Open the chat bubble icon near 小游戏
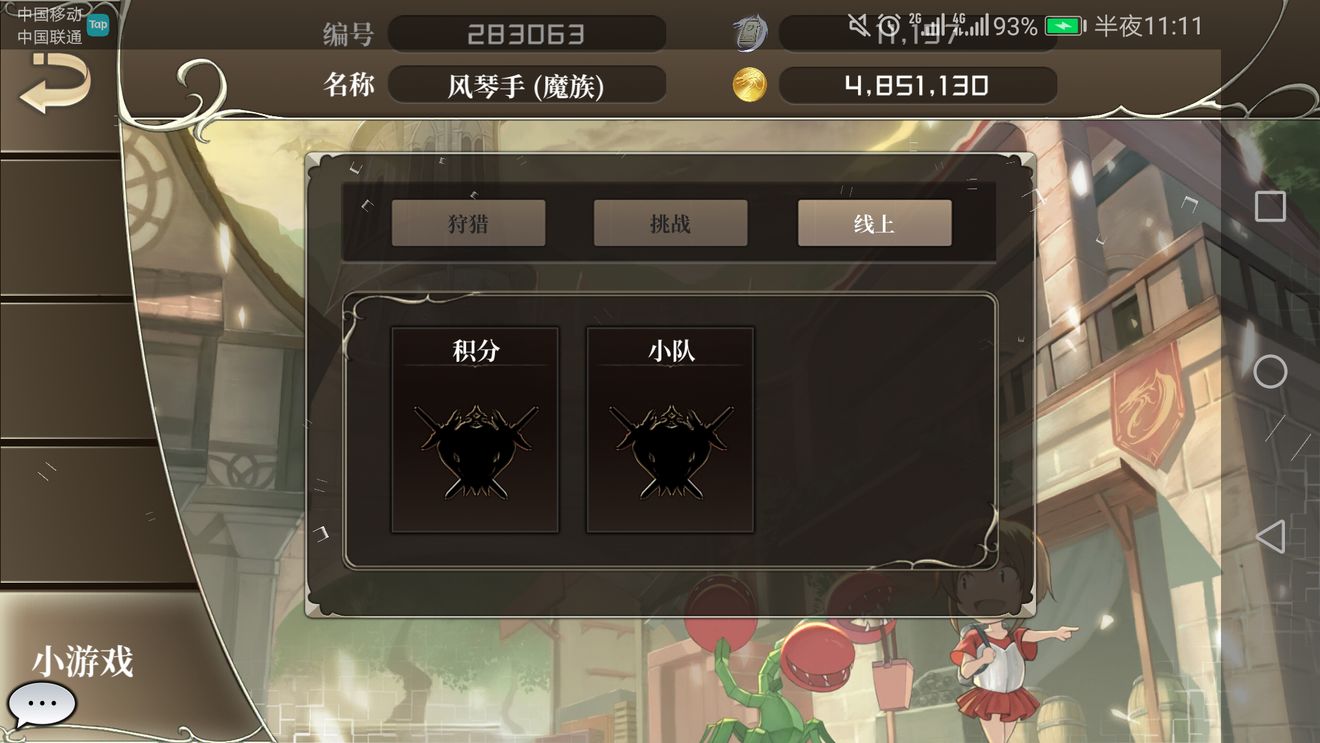This screenshot has width=1320, height=743. tap(44, 703)
